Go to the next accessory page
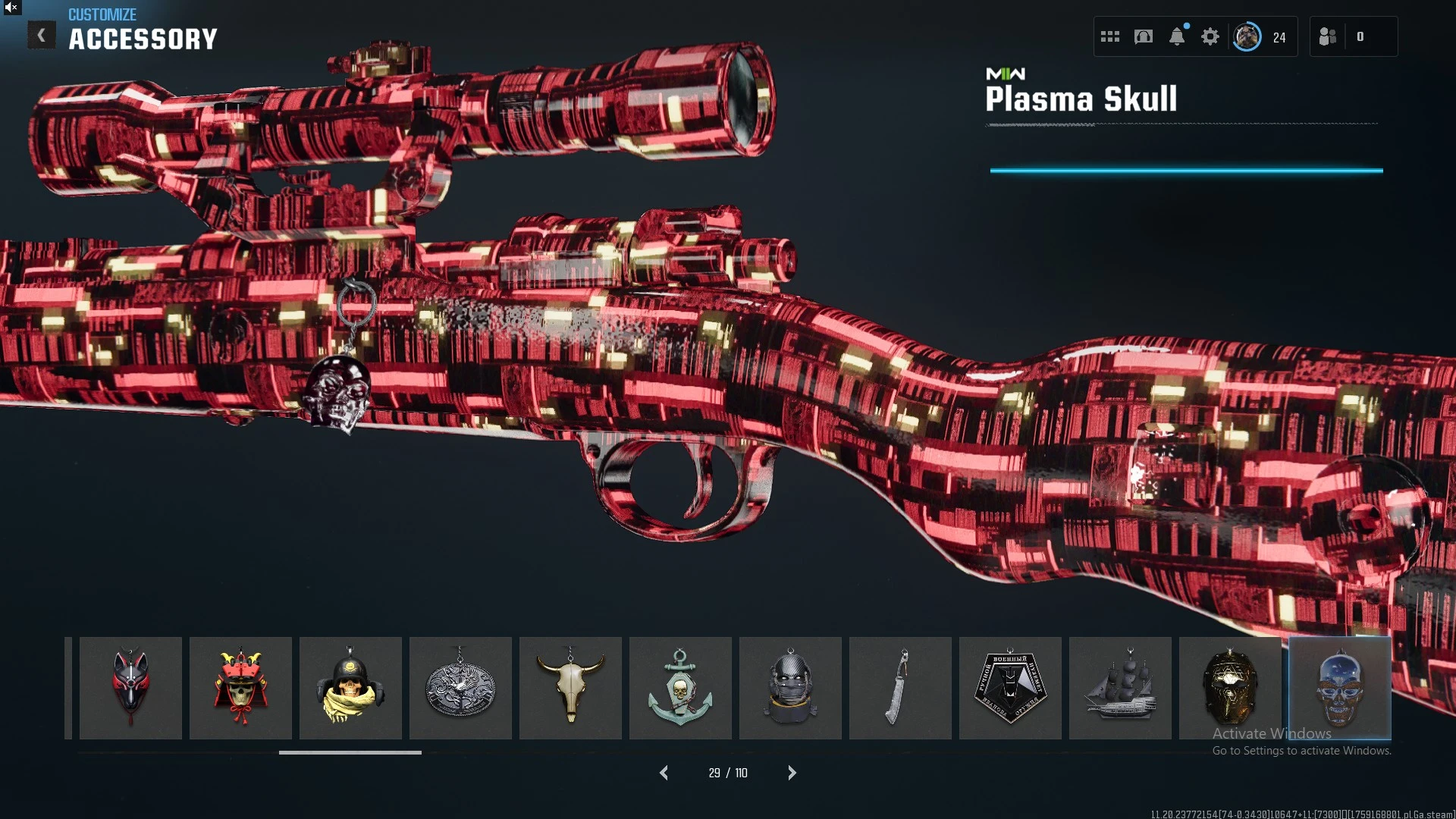The height and width of the screenshot is (819, 1456). coord(792,773)
